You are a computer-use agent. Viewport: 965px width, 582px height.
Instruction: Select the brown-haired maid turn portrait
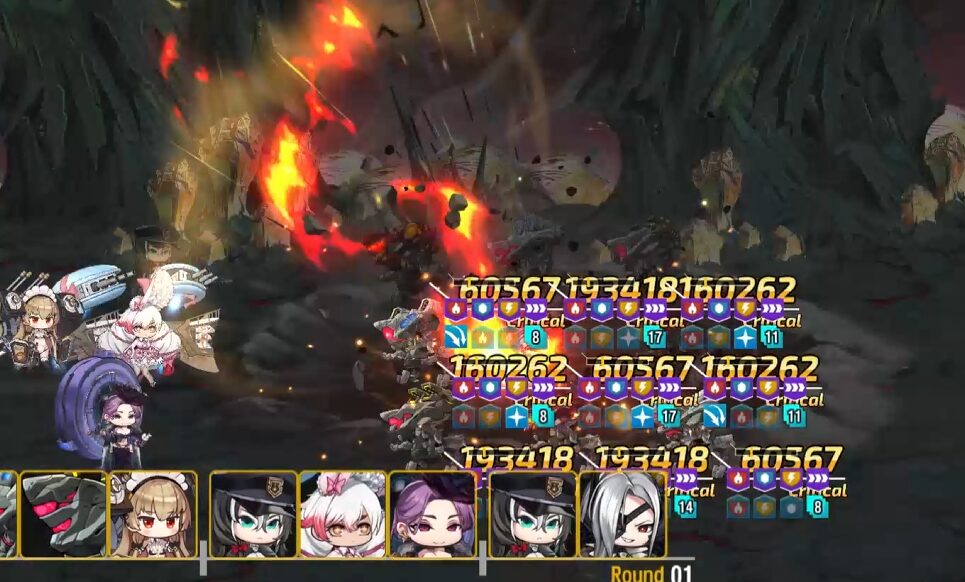tap(152, 514)
